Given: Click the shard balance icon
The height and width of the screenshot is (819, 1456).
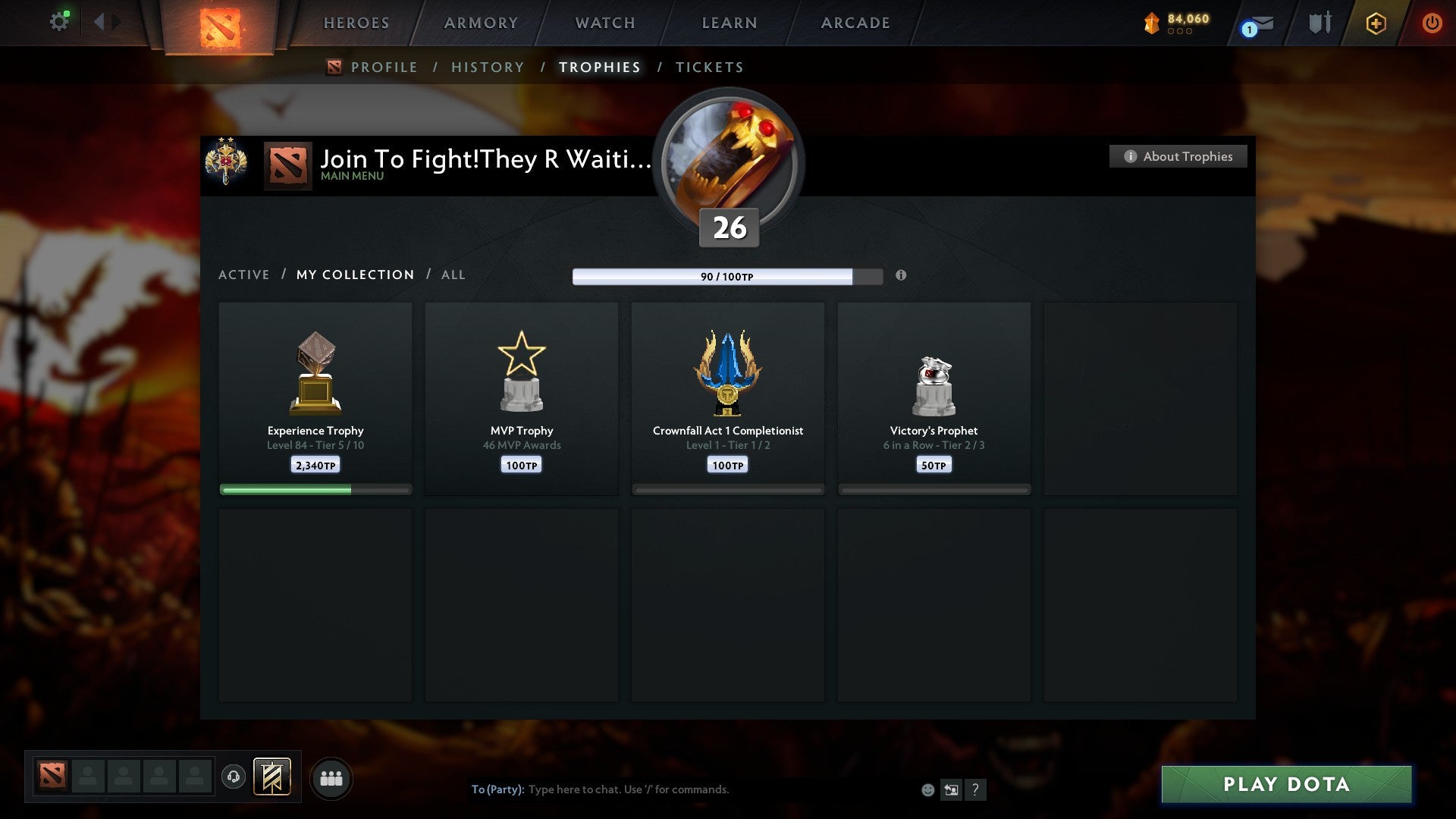Looking at the screenshot, I should click(x=1153, y=23).
